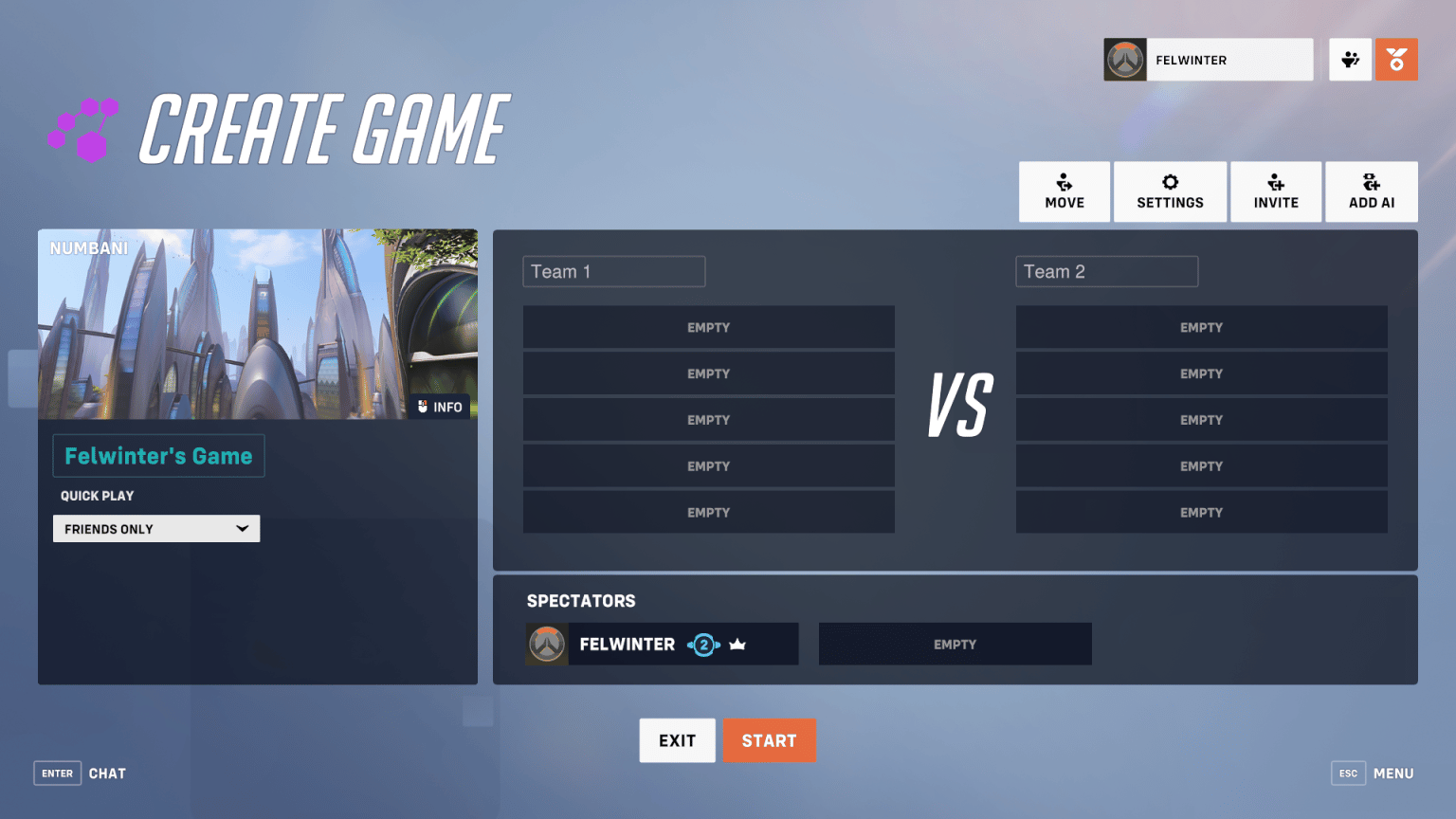Click the level 2 endorsement badge
The width and height of the screenshot is (1456, 819).
click(x=704, y=644)
